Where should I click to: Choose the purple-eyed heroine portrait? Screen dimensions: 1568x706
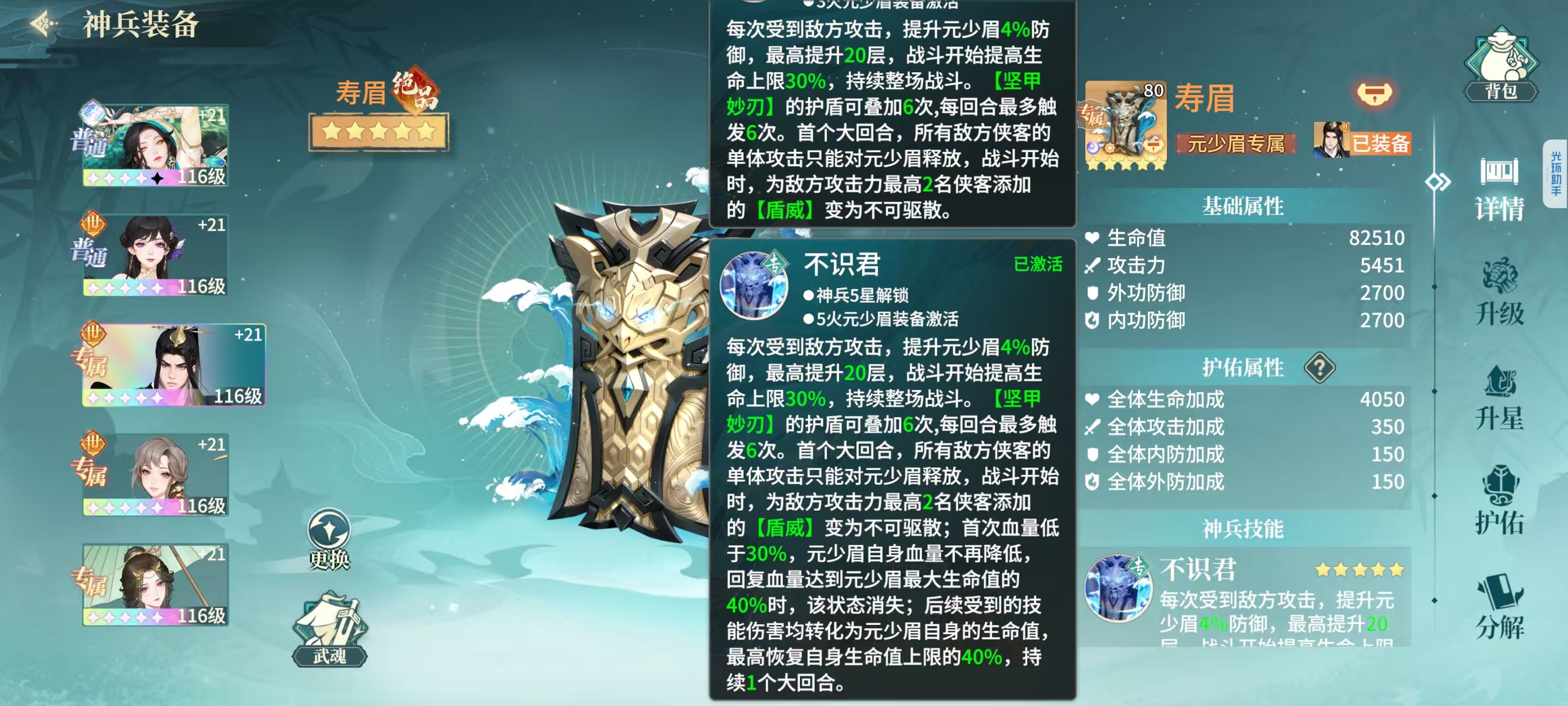[156, 255]
